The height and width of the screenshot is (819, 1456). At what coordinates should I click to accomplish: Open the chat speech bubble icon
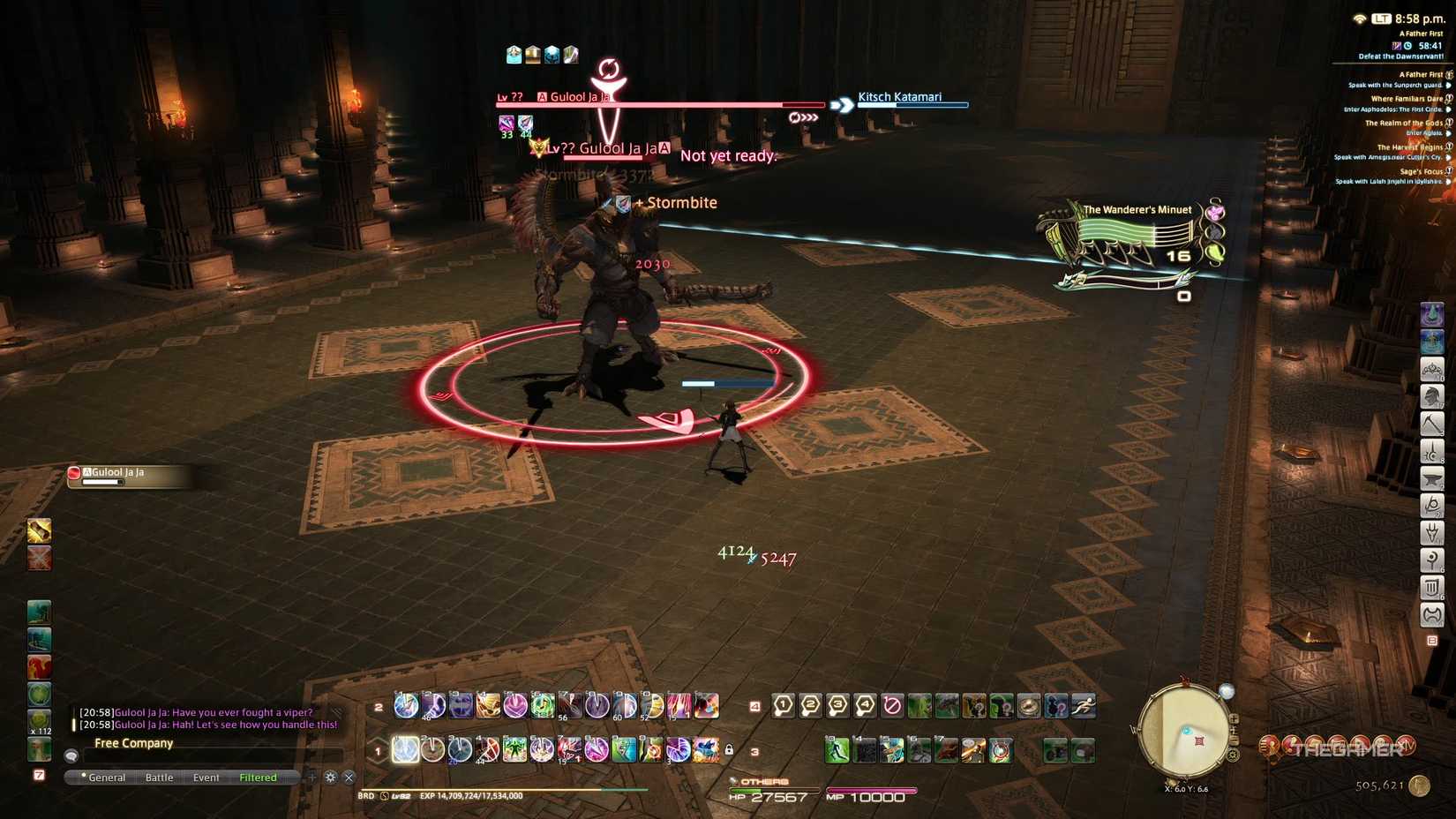71,755
